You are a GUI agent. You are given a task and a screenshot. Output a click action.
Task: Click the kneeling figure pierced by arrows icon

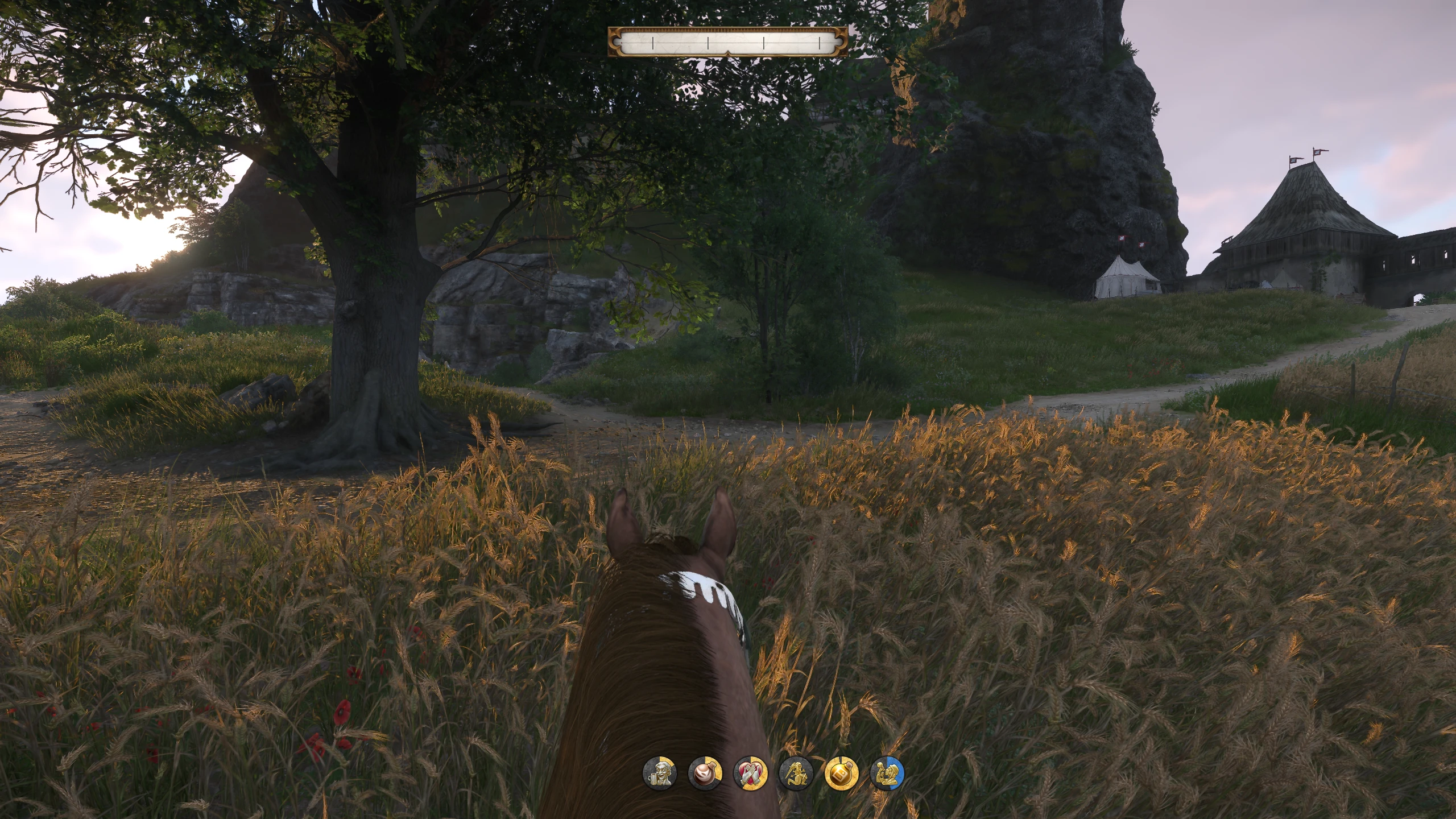pyautogui.click(x=796, y=773)
